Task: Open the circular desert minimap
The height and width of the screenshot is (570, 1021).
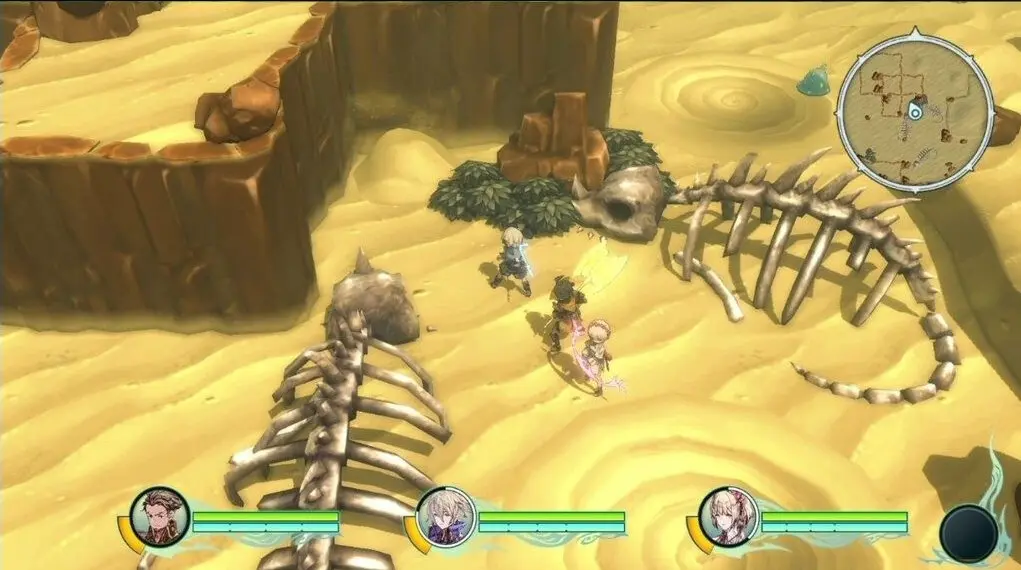Action: click(914, 111)
